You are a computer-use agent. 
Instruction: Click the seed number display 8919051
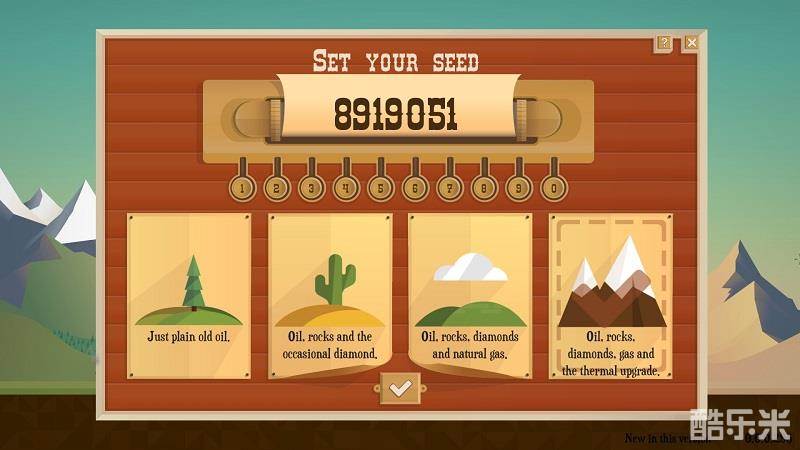coord(396,115)
